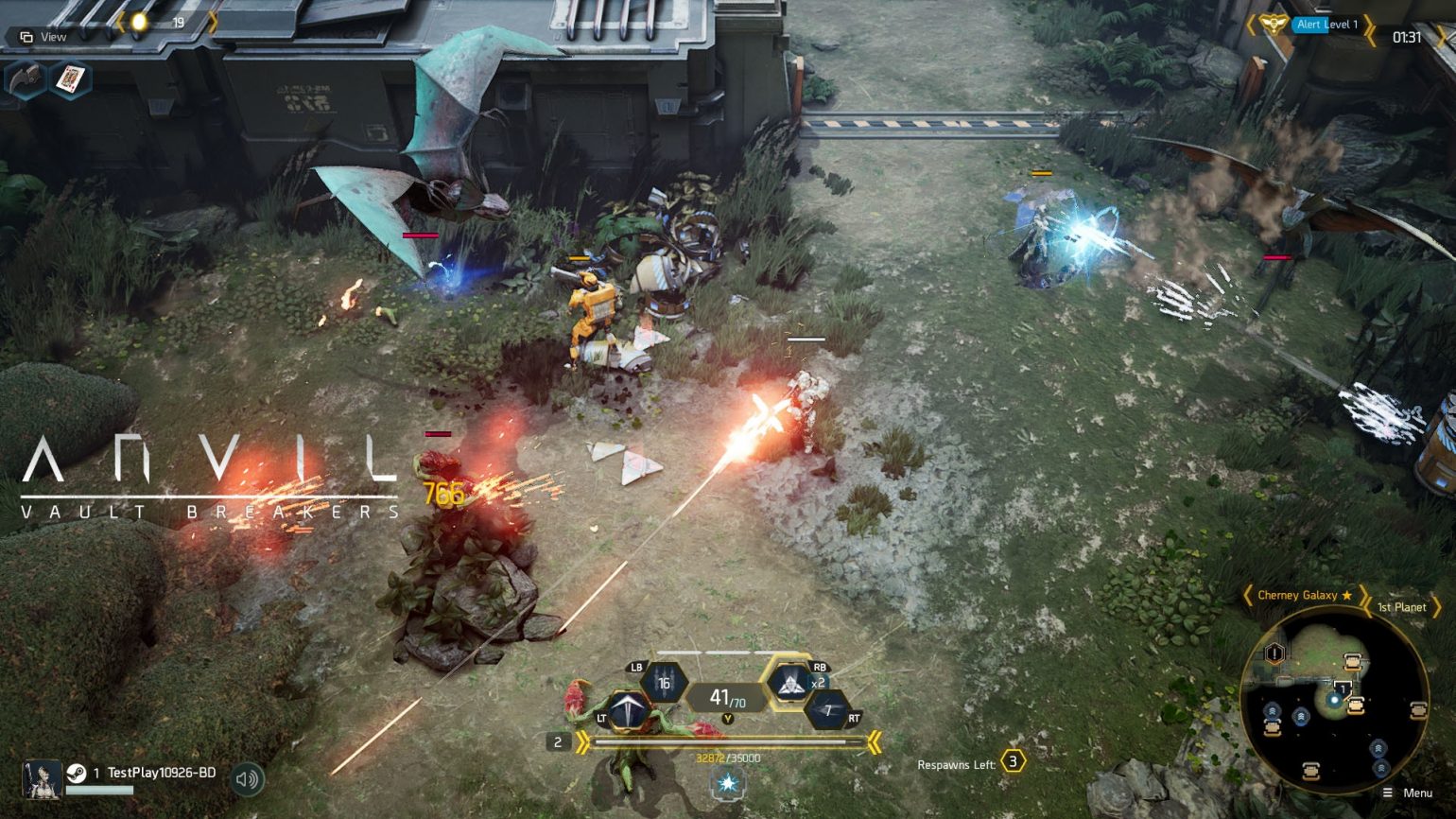Click the ultimate burst icon below the XP bar
1456x819 pixels.
click(728, 782)
